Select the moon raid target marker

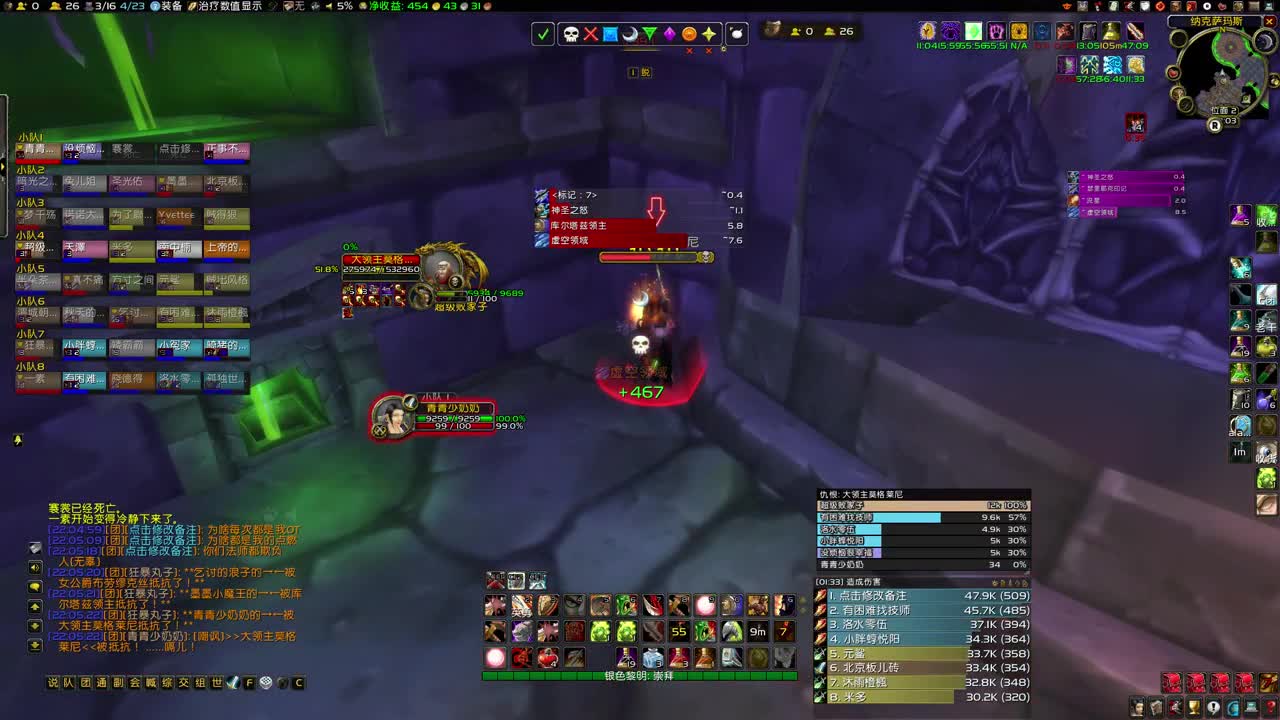[630, 33]
